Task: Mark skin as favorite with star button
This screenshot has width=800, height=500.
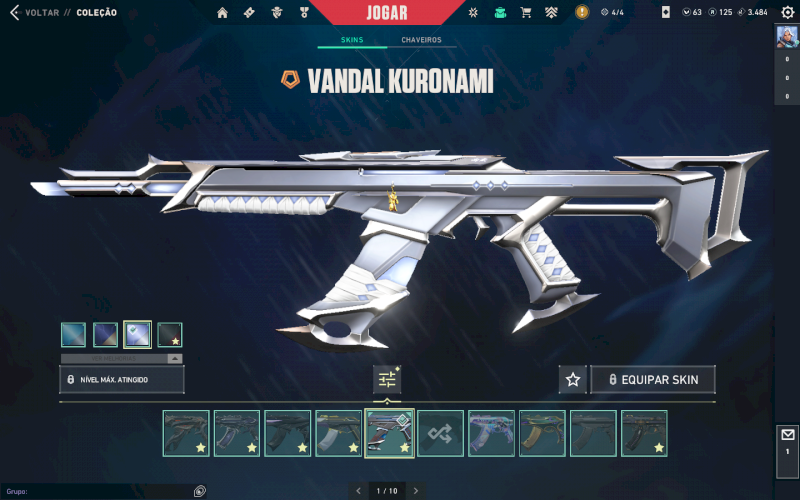Action: tap(572, 380)
